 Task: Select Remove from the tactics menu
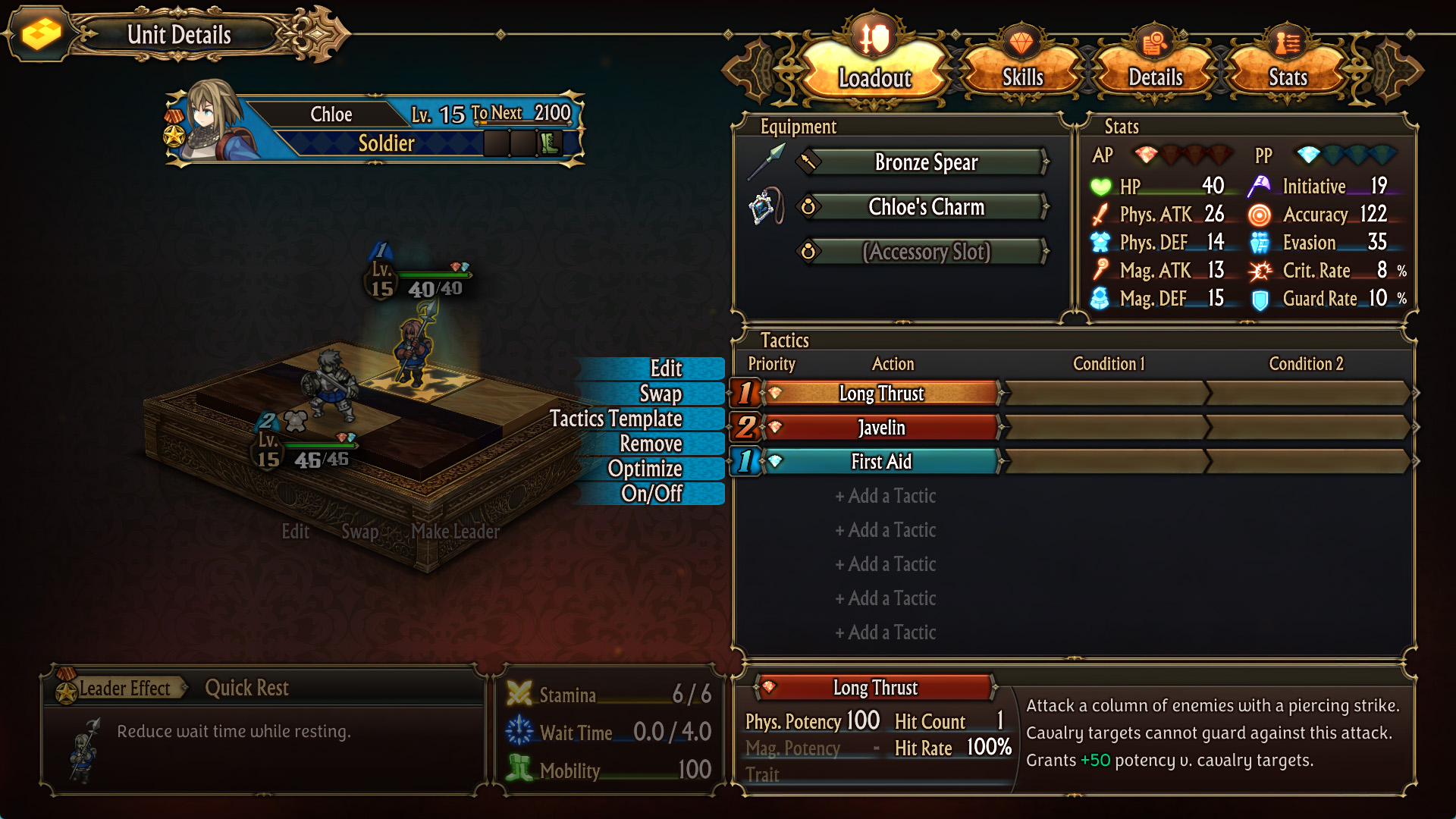click(x=651, y=444)
